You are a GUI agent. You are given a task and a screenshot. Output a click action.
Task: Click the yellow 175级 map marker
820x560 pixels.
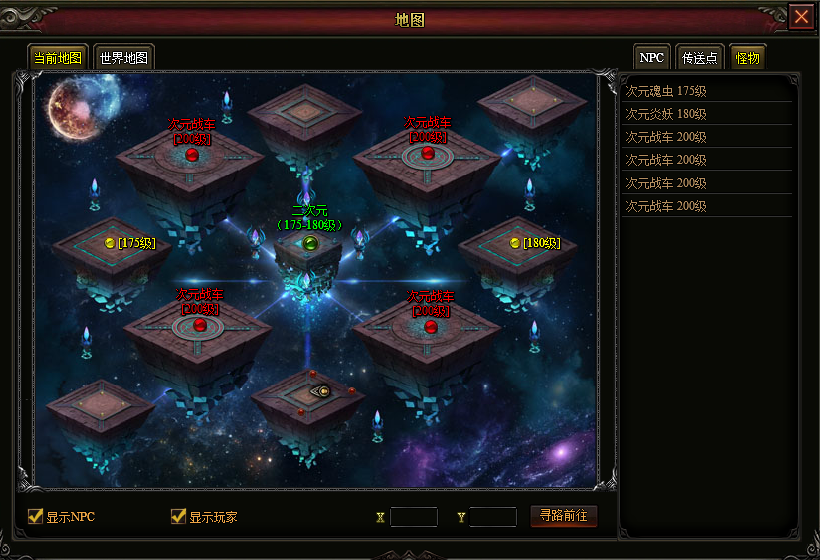coord(110,243)
